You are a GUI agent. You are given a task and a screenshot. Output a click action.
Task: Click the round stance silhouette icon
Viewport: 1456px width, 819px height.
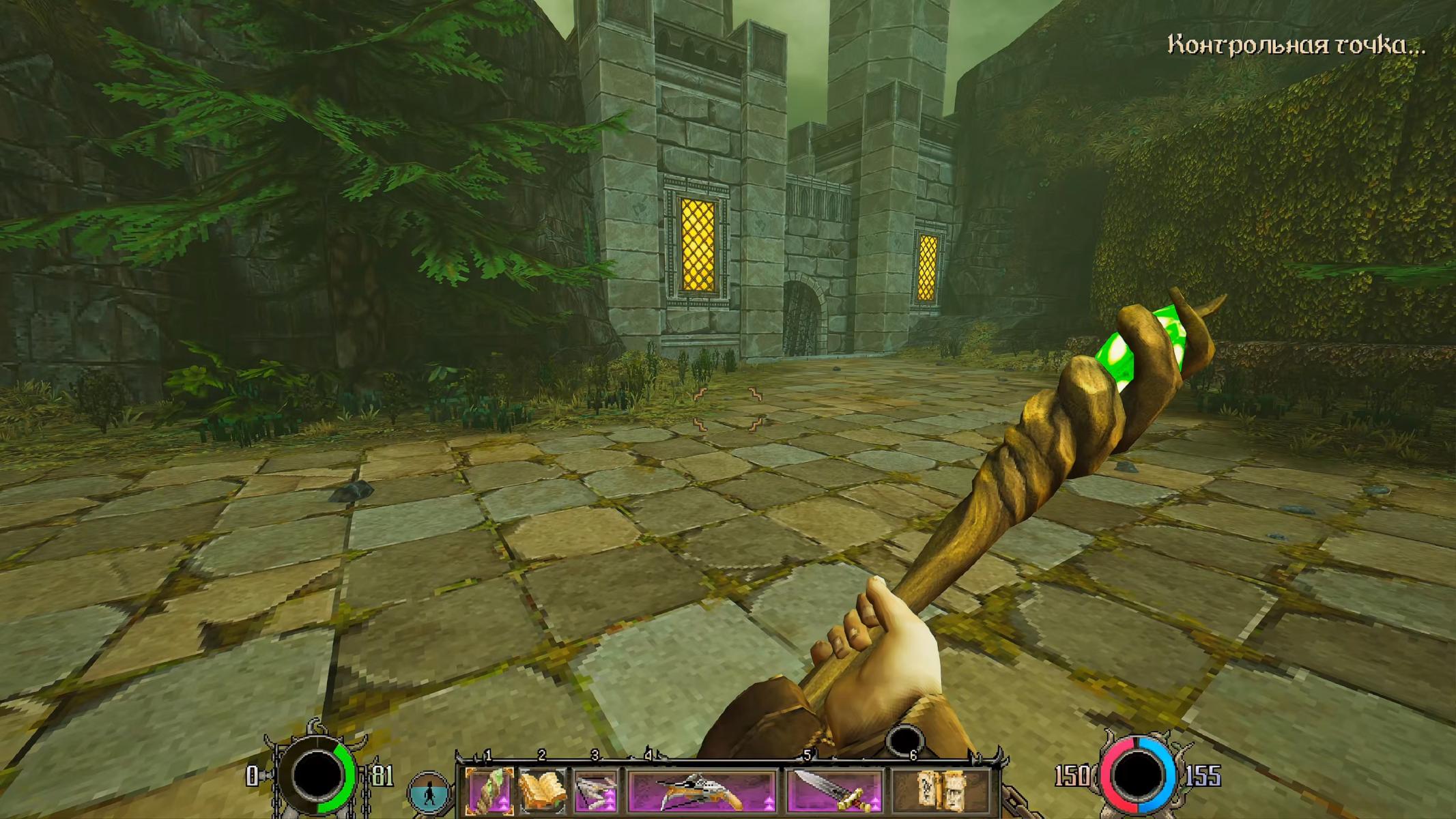(x=429, y=794)
